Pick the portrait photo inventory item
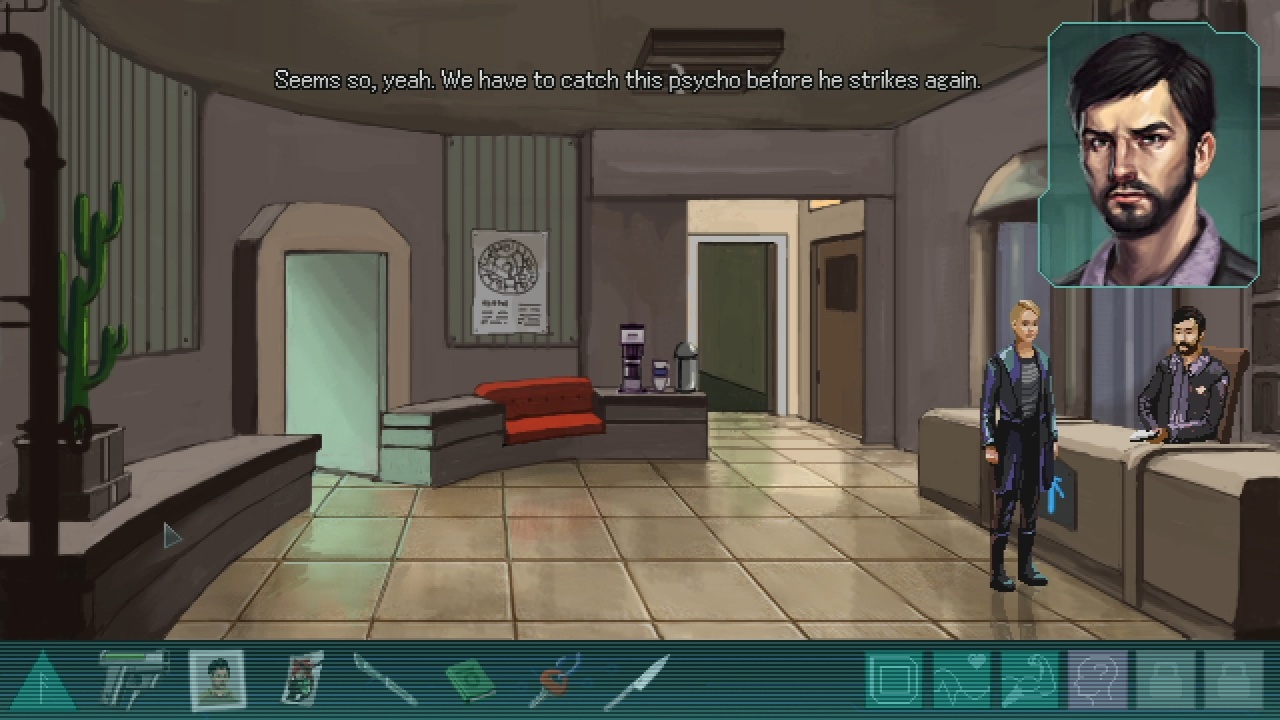The height and width of the screenshot is (720, 1280). pos(217,681)
